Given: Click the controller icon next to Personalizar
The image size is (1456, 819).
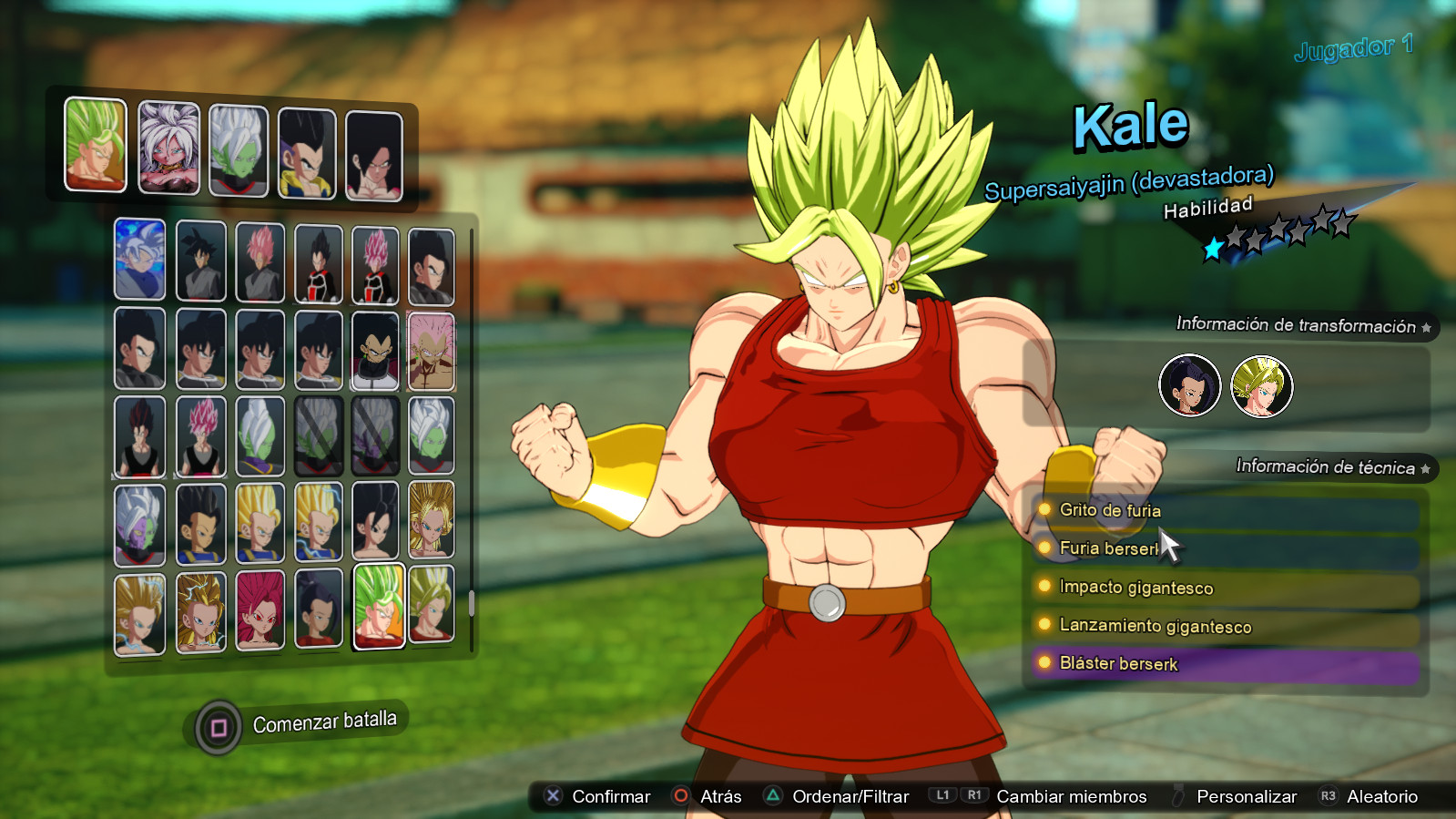Looking at the screenshot, I should 1178,795.
